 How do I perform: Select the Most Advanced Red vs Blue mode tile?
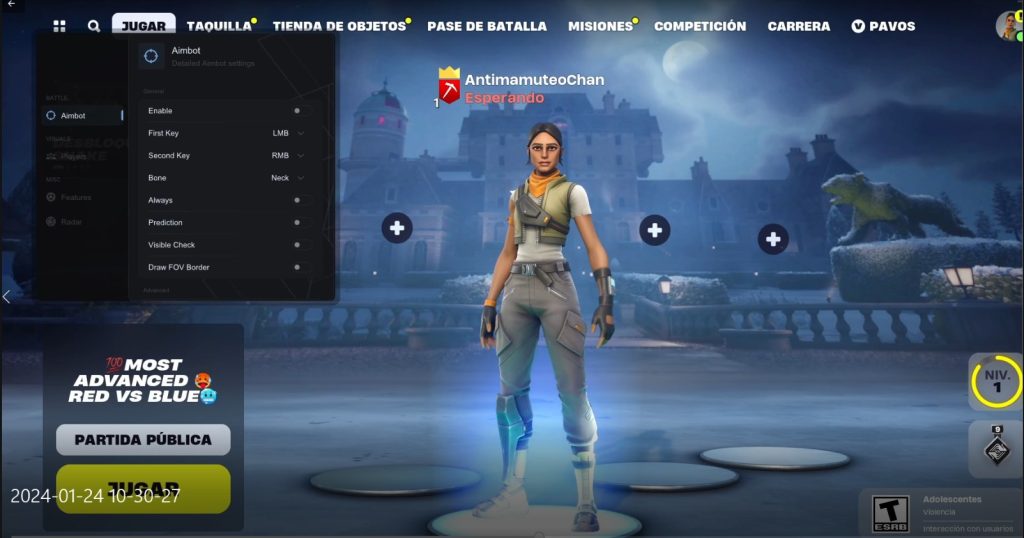coord(143,380)
